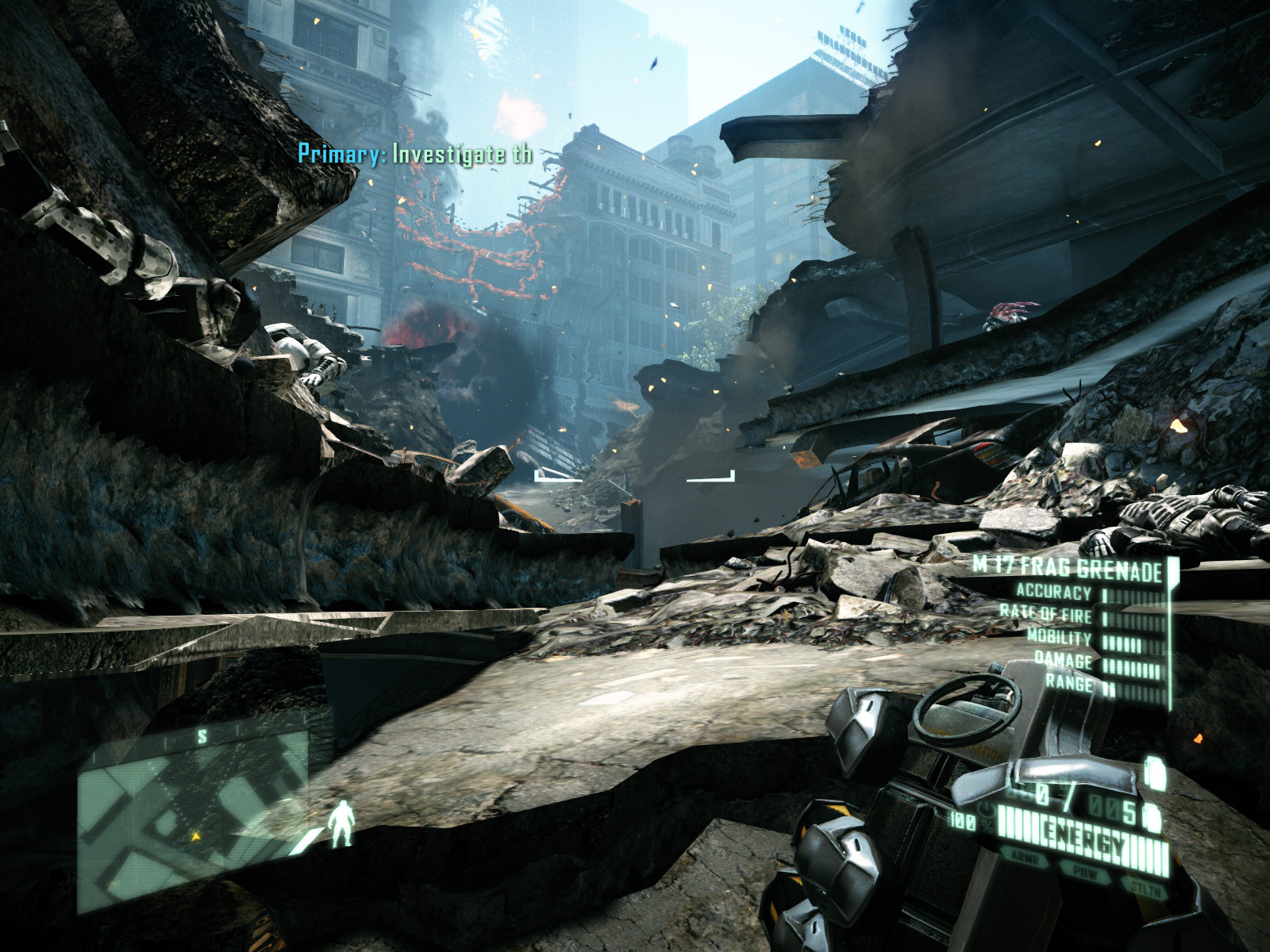Click the glowing nanosuit stance figure
The width and height of the screenshot is (1270, 952).
click(x=342, y=823)
